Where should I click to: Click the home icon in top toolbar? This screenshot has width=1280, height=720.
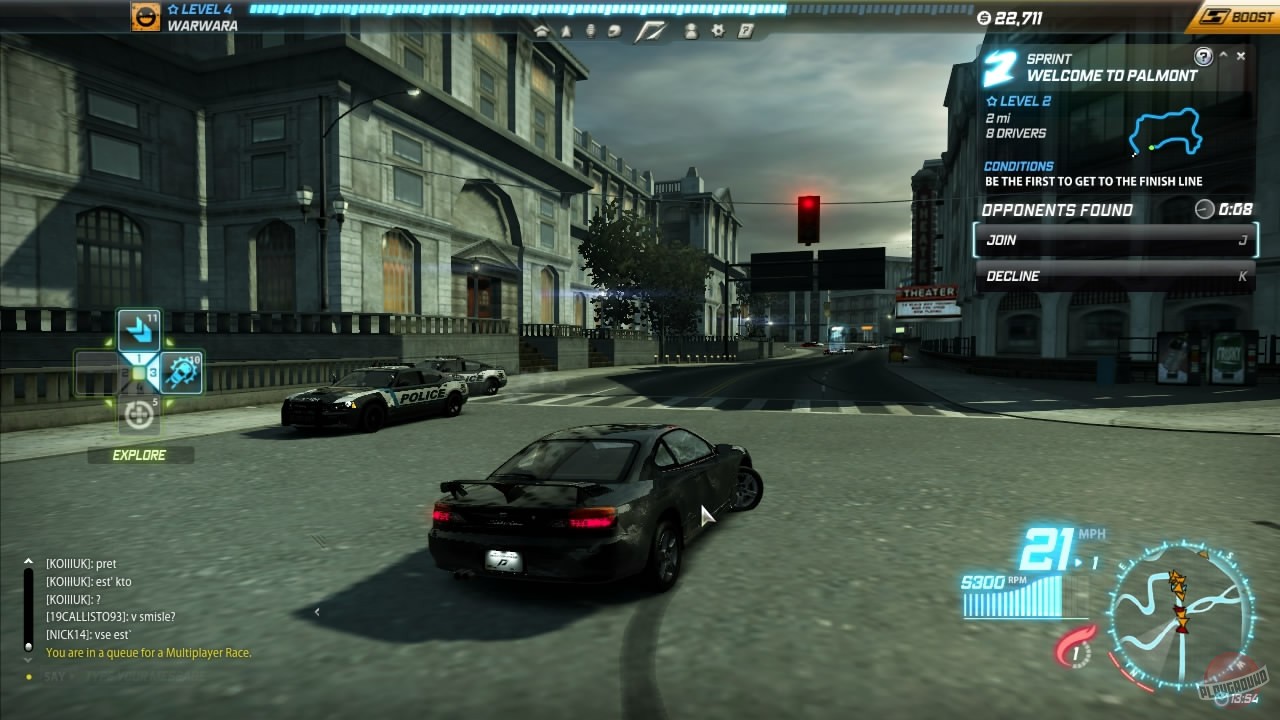[540, 30]
